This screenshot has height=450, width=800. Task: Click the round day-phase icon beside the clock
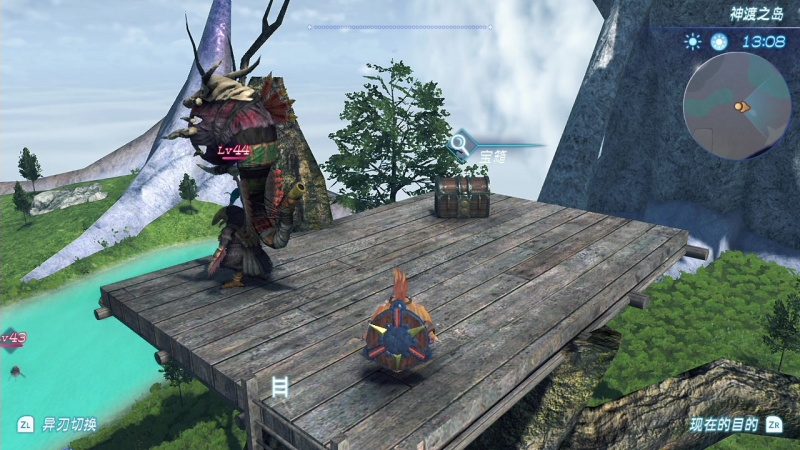tap(718, 42)
